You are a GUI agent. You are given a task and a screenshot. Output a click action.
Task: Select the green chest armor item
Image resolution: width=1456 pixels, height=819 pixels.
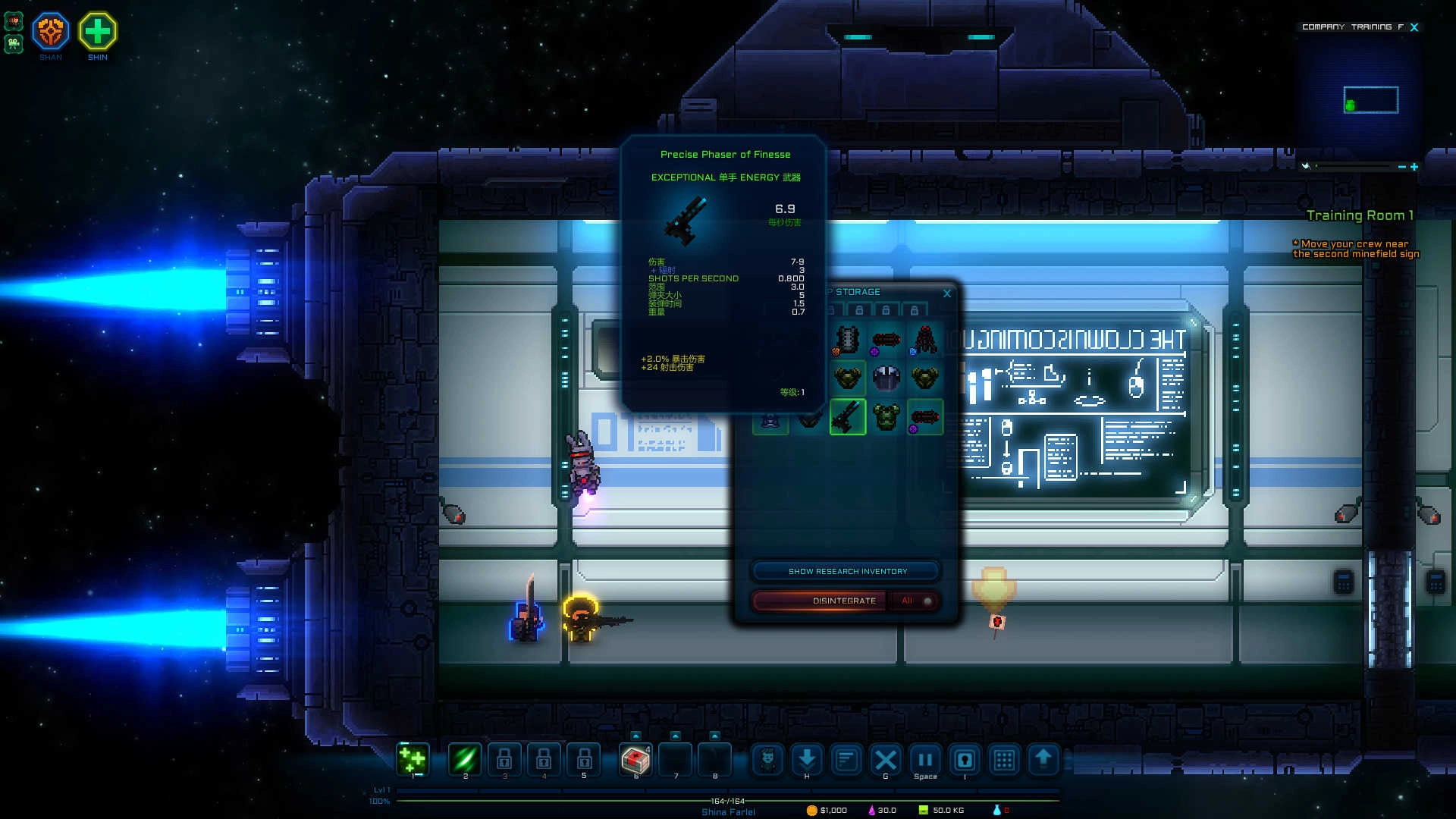click(886, 416)
